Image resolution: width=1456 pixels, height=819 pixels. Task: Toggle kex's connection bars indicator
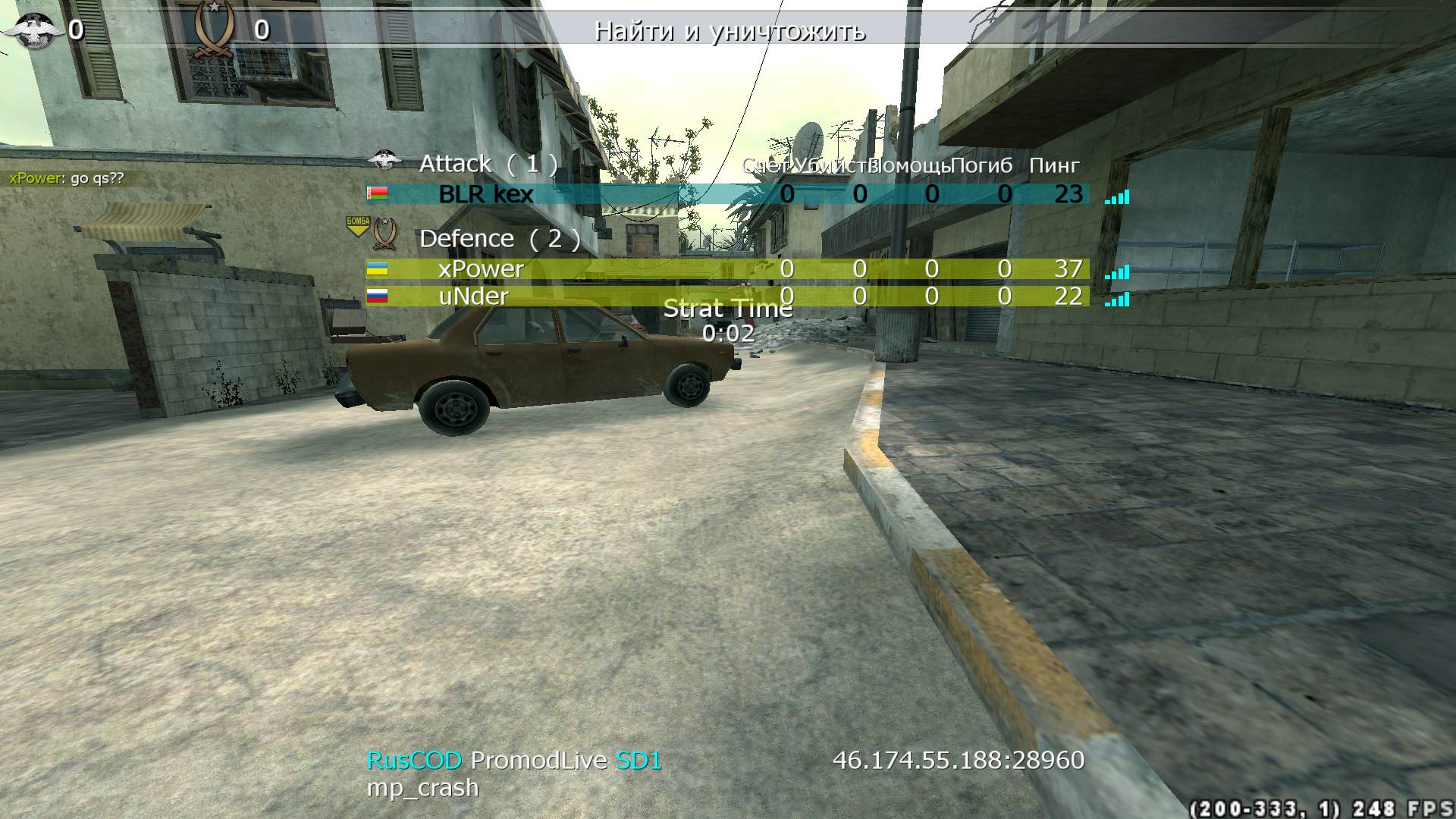click(x=1117, y=196)
